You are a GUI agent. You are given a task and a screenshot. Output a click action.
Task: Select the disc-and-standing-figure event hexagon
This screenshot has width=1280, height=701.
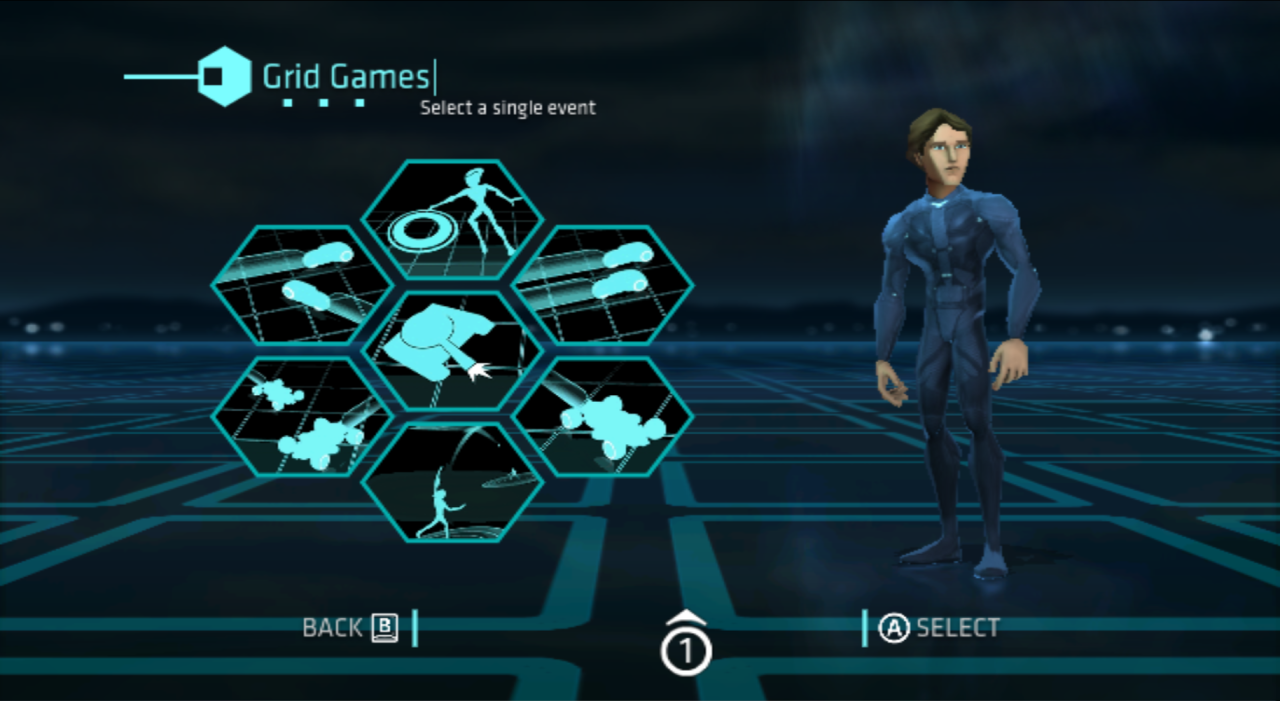coord(452,220)
